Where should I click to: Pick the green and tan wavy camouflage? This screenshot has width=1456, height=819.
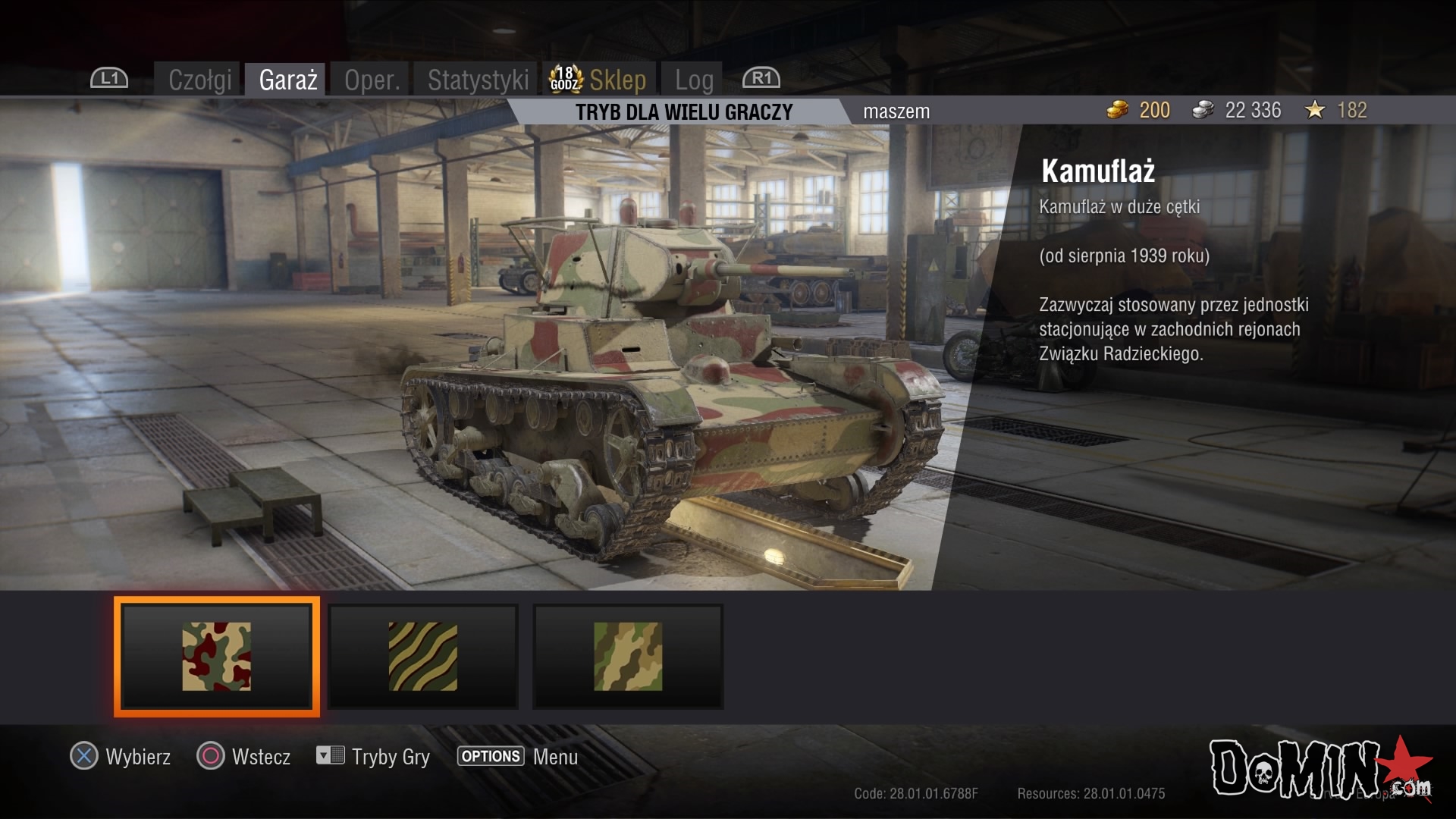[x=628, y=657]
